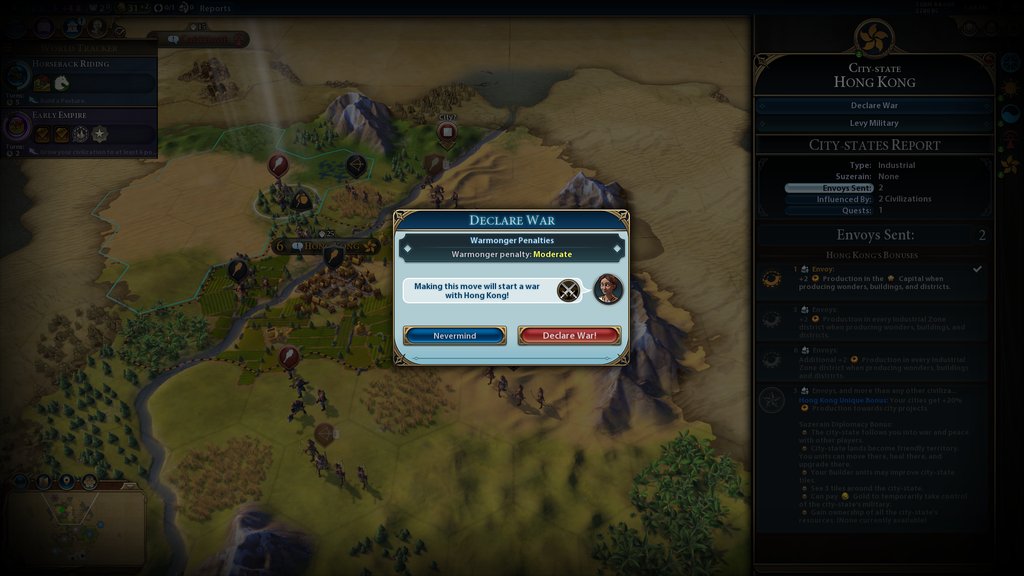
Task: Open the map lenses book icon
Action: (x=43, y=481)
